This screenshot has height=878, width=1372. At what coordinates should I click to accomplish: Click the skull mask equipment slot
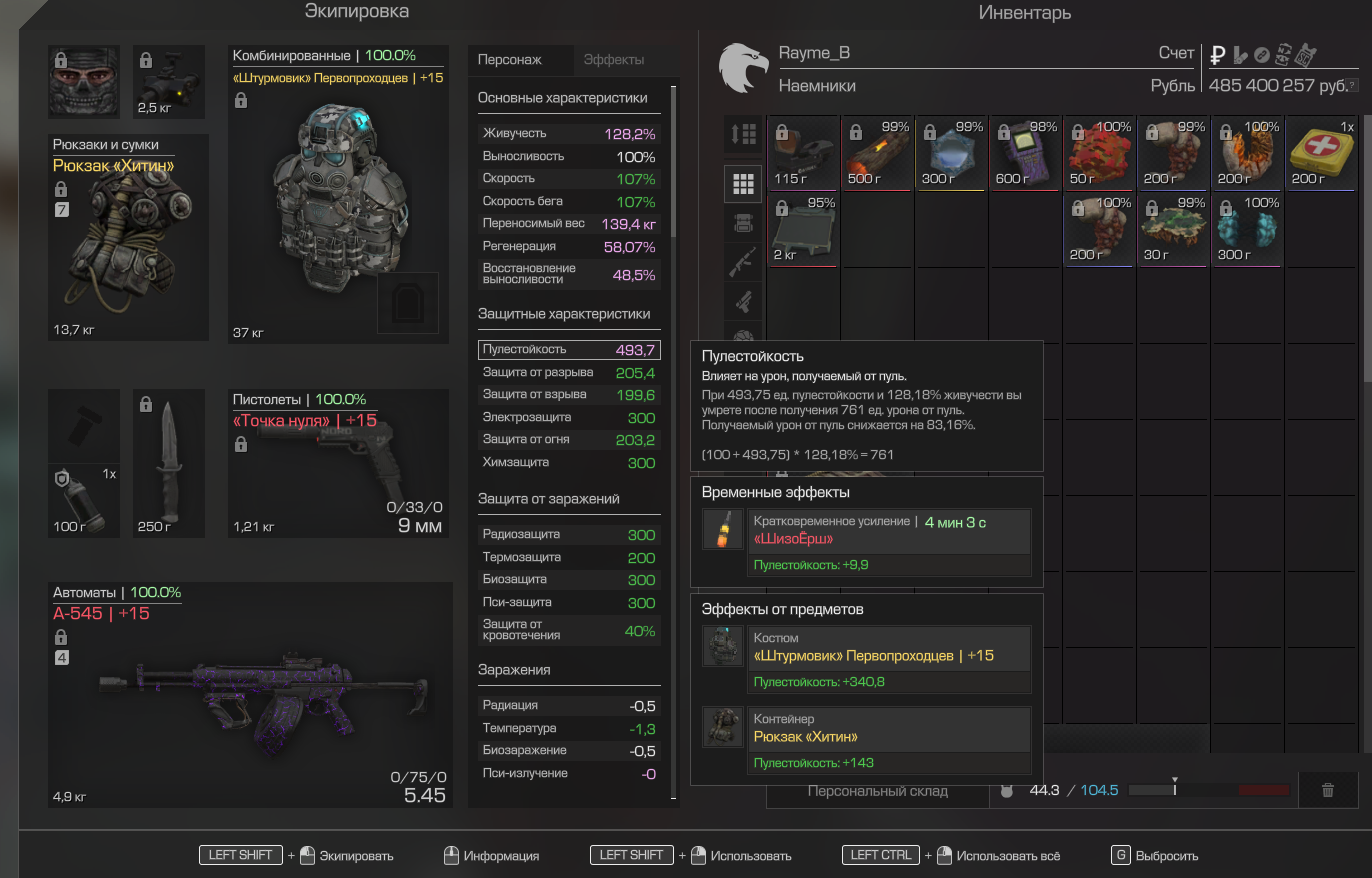tap(84, 82)
